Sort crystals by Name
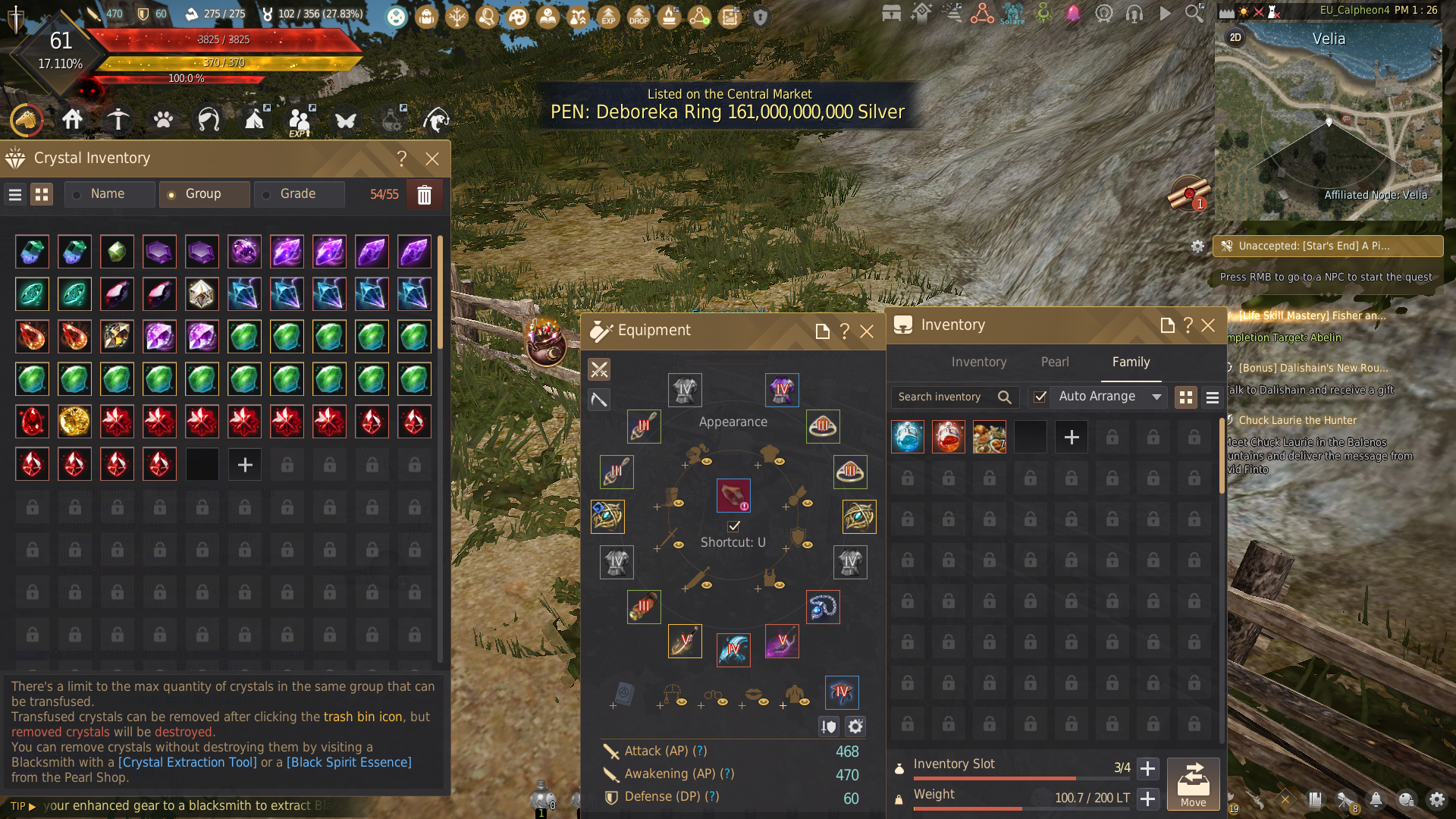 point(108,194)
